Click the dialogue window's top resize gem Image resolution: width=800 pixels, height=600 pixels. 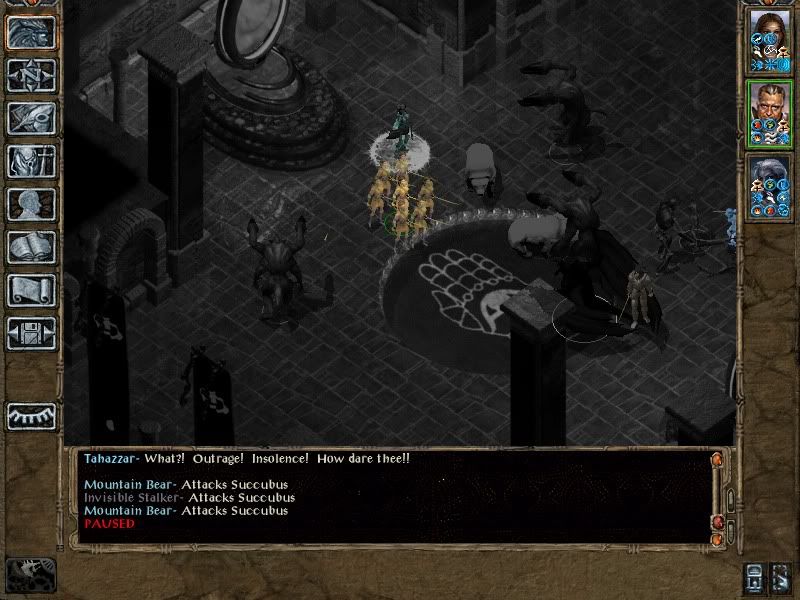pyautogui.click(x=716, y=460)
